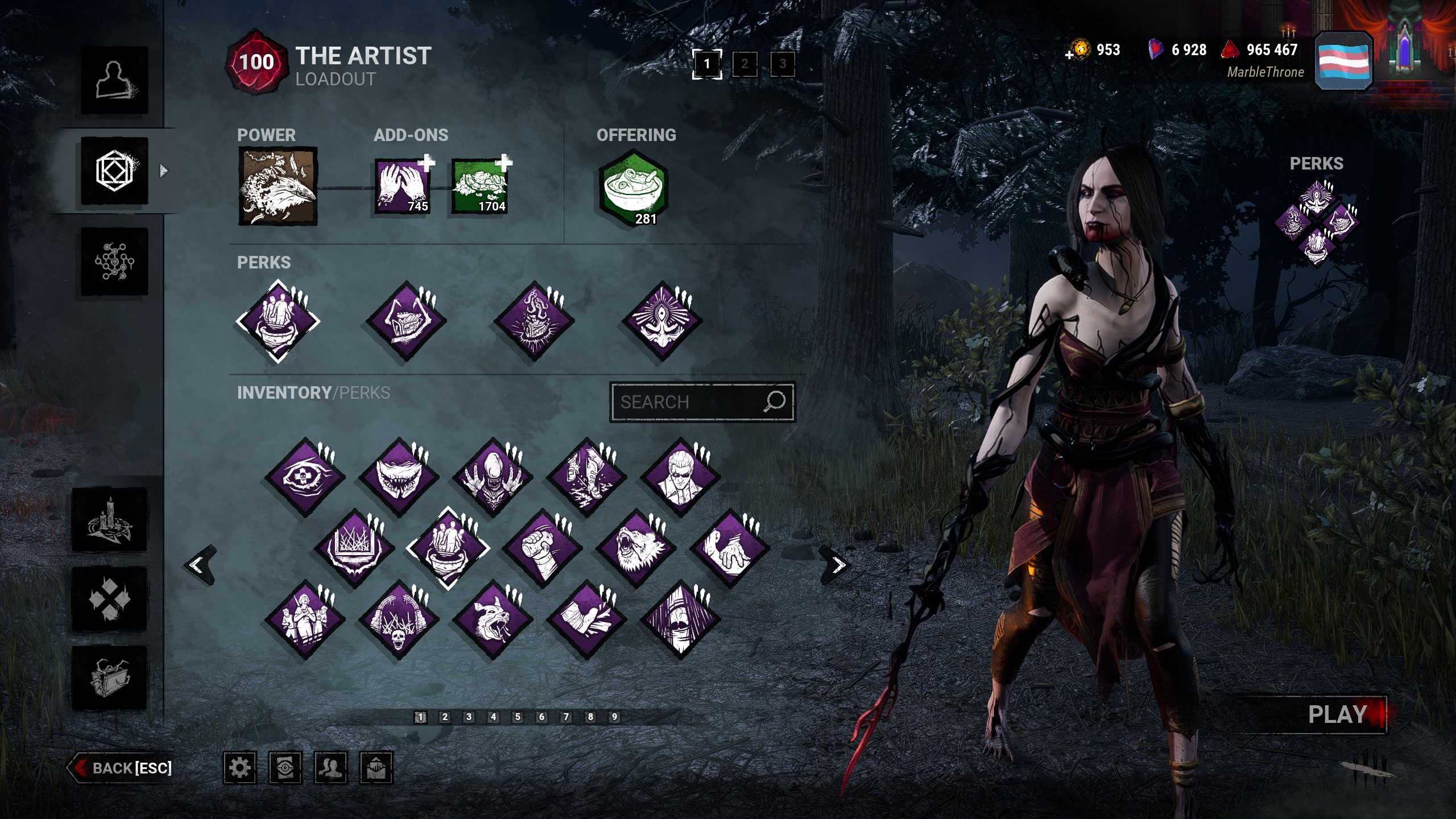Screen dimensions: 1456x819
Task: Switch to loadout preset 2
Action: 744,64
